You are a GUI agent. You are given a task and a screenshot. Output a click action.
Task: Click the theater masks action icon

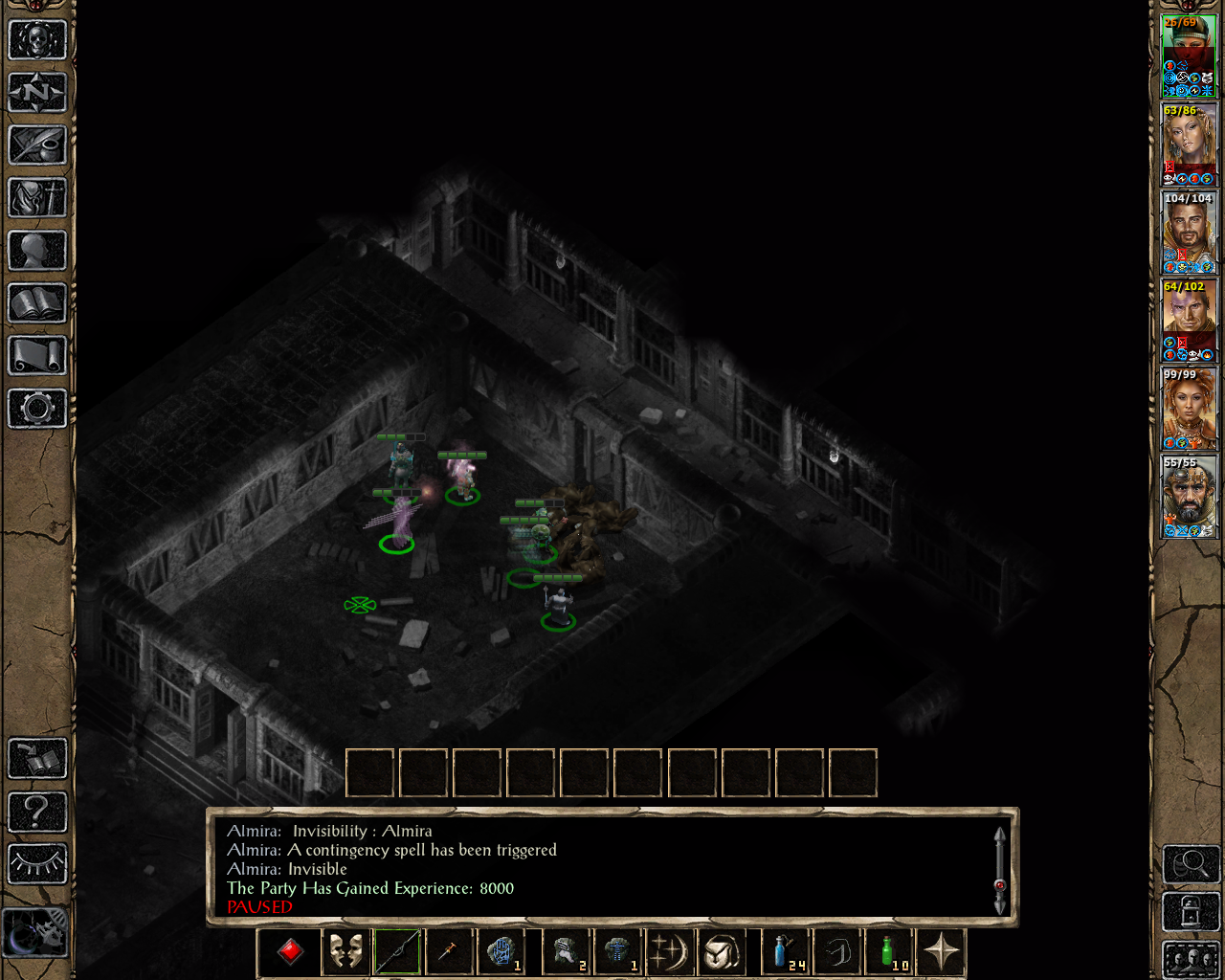tap(345, 952)
